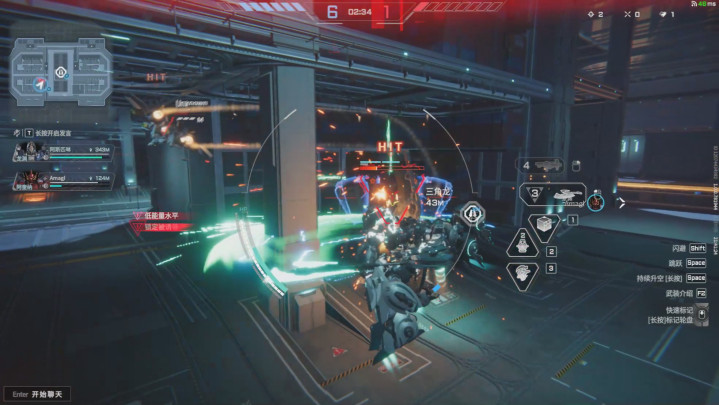Click the round mech portrait icon
Image resolution: width=719 pixels, height=405 pixels.
(596, 201)
